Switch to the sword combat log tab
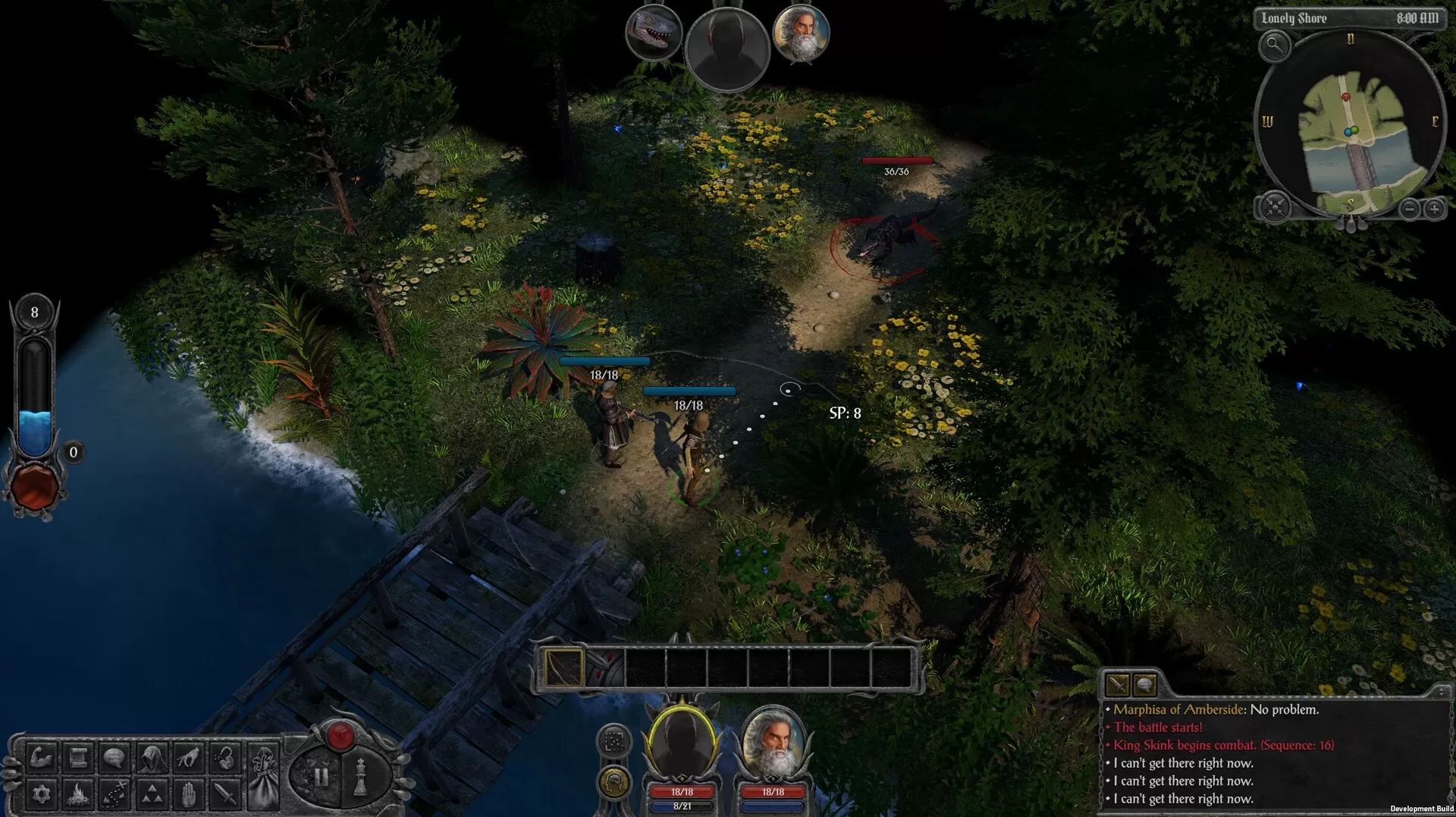Image resolution: width=1456 pixels, height=817 pixels. [1119, 685]
